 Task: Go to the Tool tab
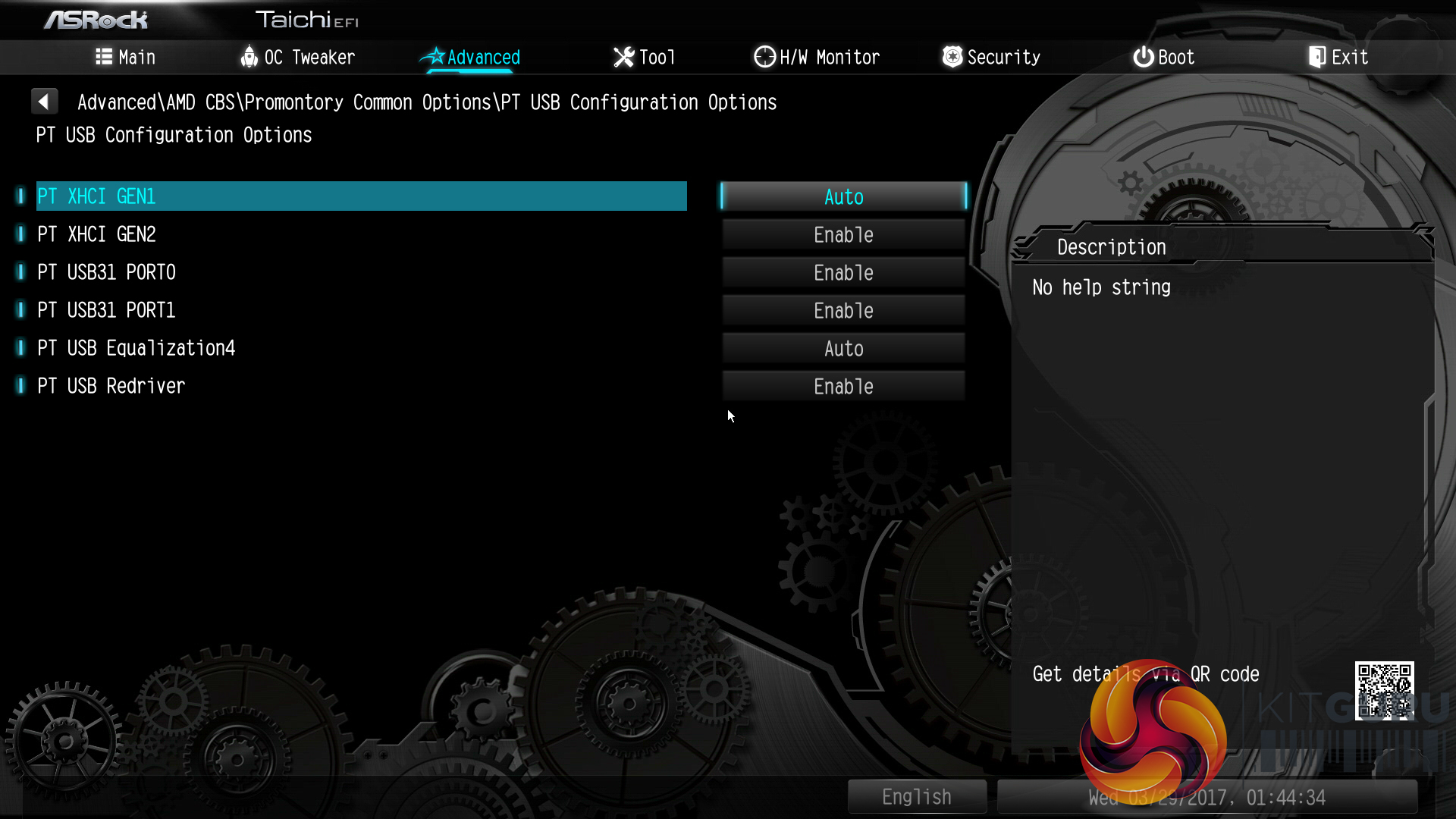pos(644,58)
